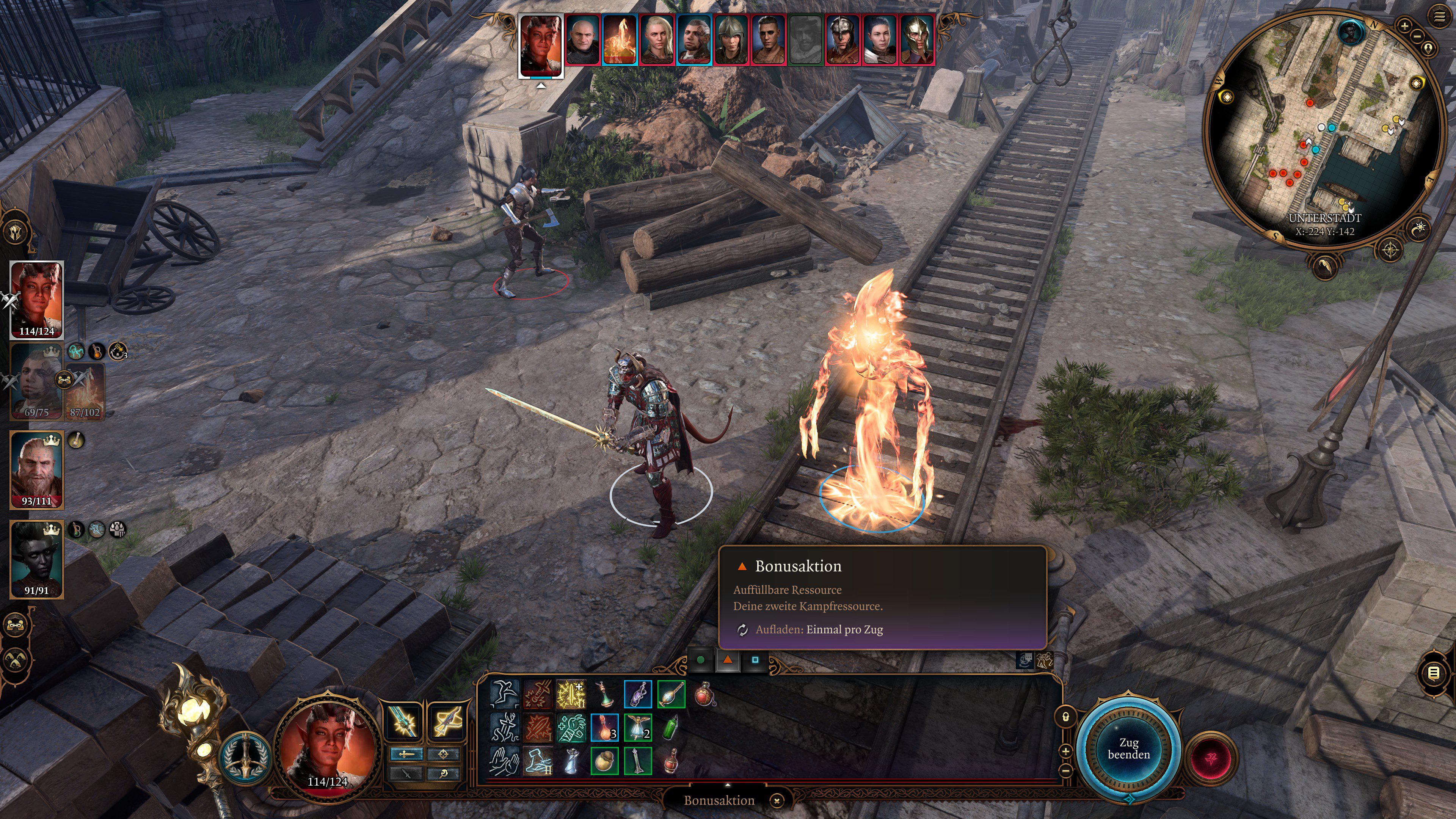
Task: End the turn with Zug beenden
Action: [x=1128, y=748]
